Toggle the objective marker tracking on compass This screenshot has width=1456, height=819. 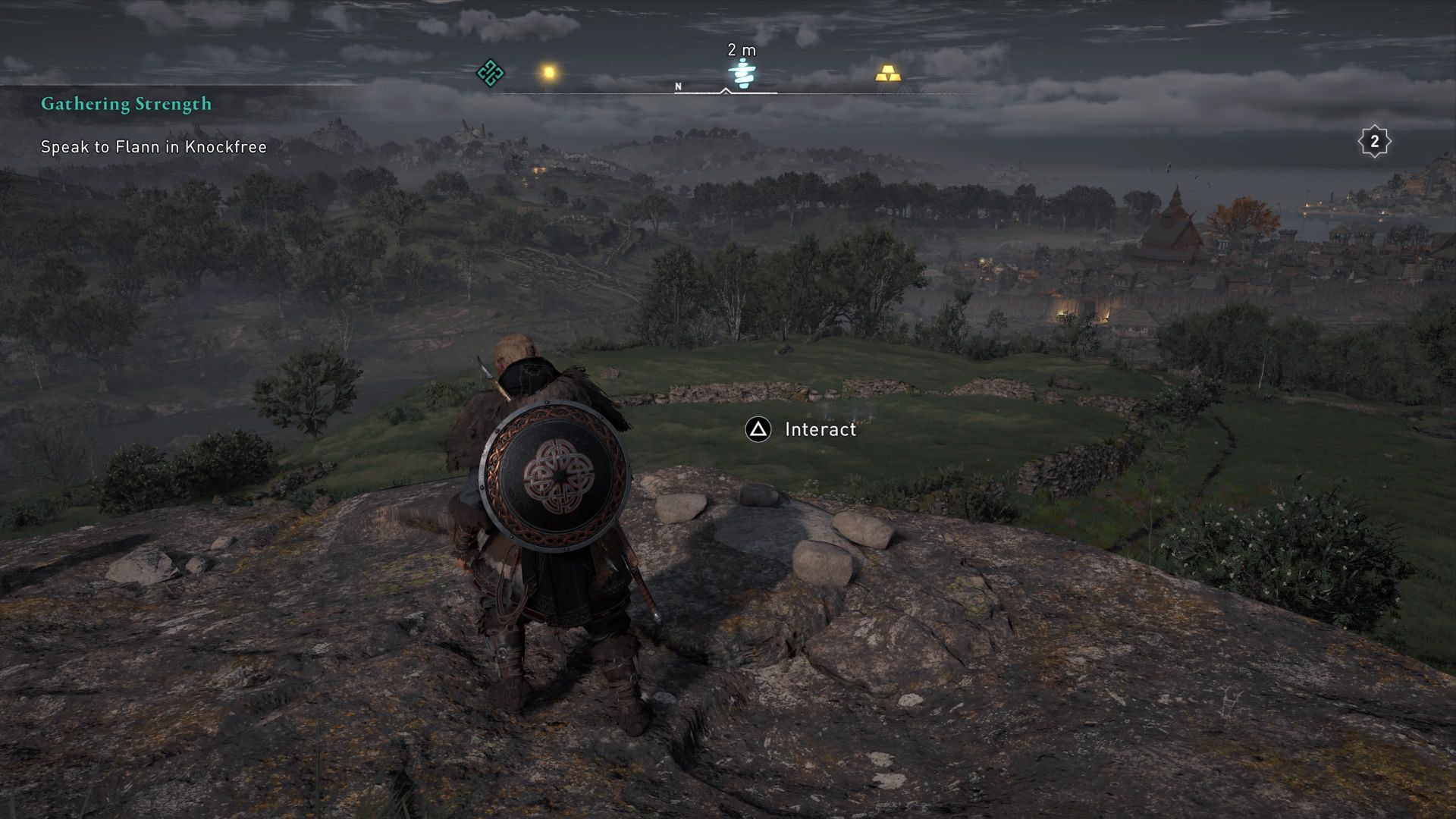(x=741, y=72)
